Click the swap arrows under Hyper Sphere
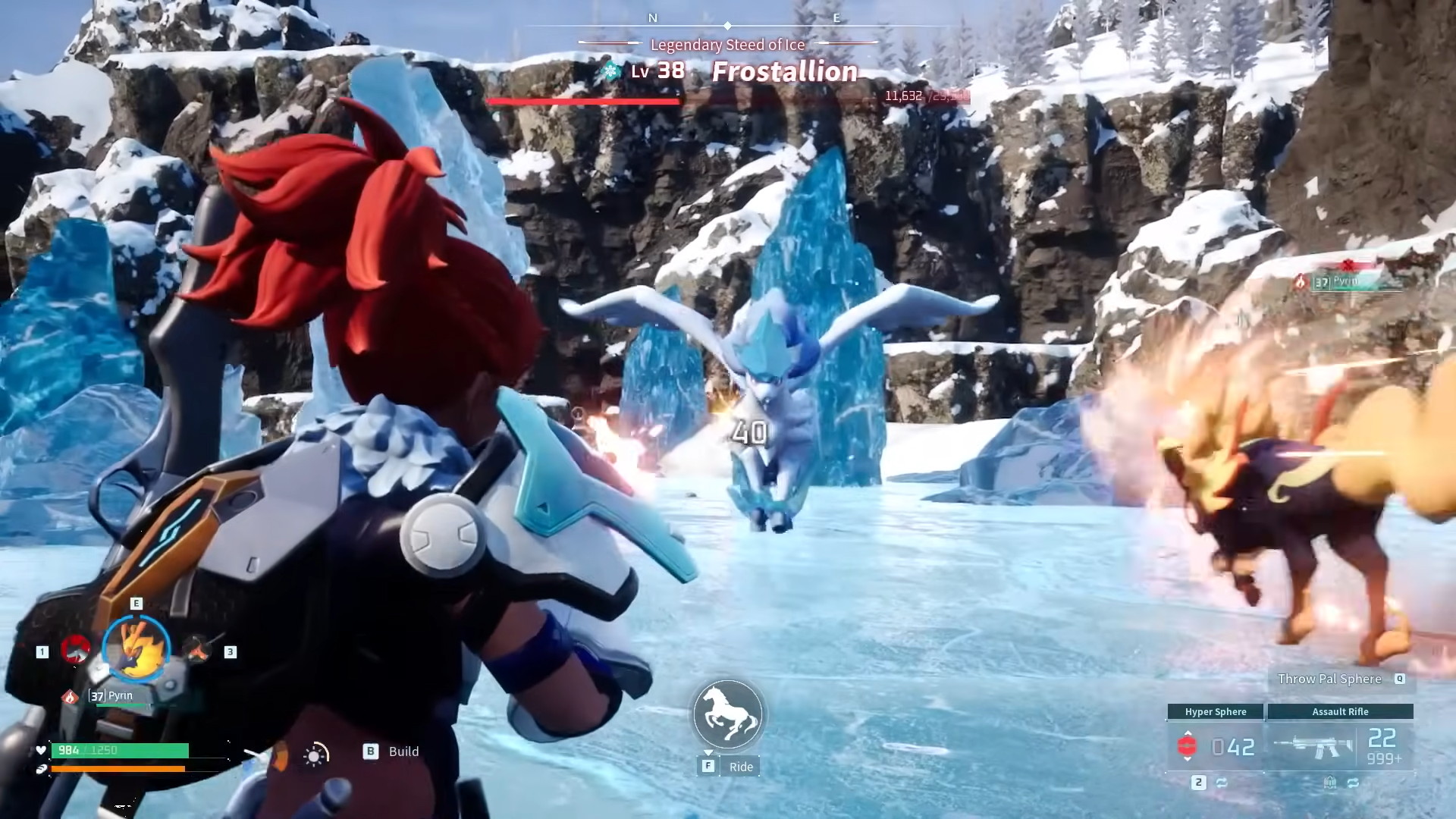This screenshot has width=1456, height=819. pyautogui.click(x=1222, y=783)
